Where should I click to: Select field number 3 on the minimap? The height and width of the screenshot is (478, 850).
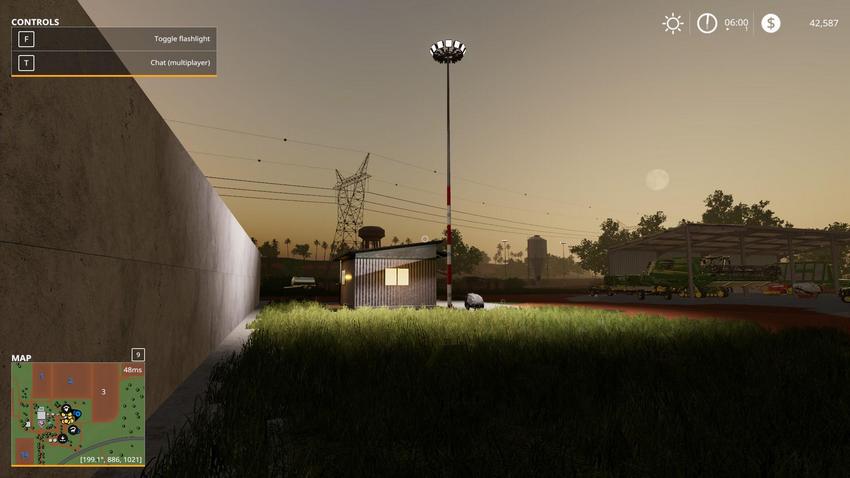click(x=103, y=391)
